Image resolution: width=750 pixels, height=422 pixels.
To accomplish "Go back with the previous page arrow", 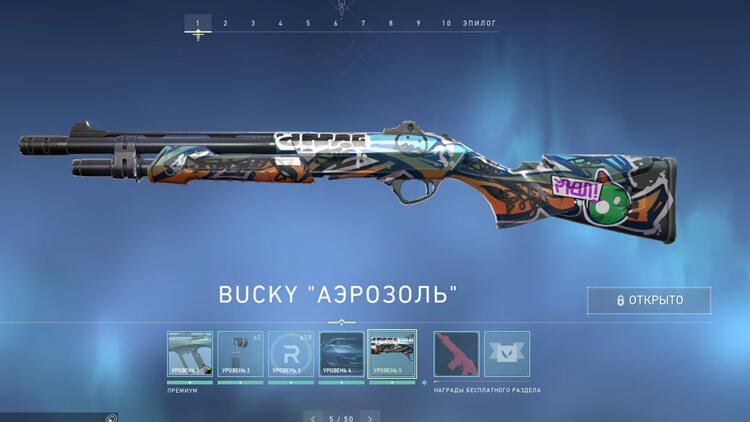I will 313,417.
